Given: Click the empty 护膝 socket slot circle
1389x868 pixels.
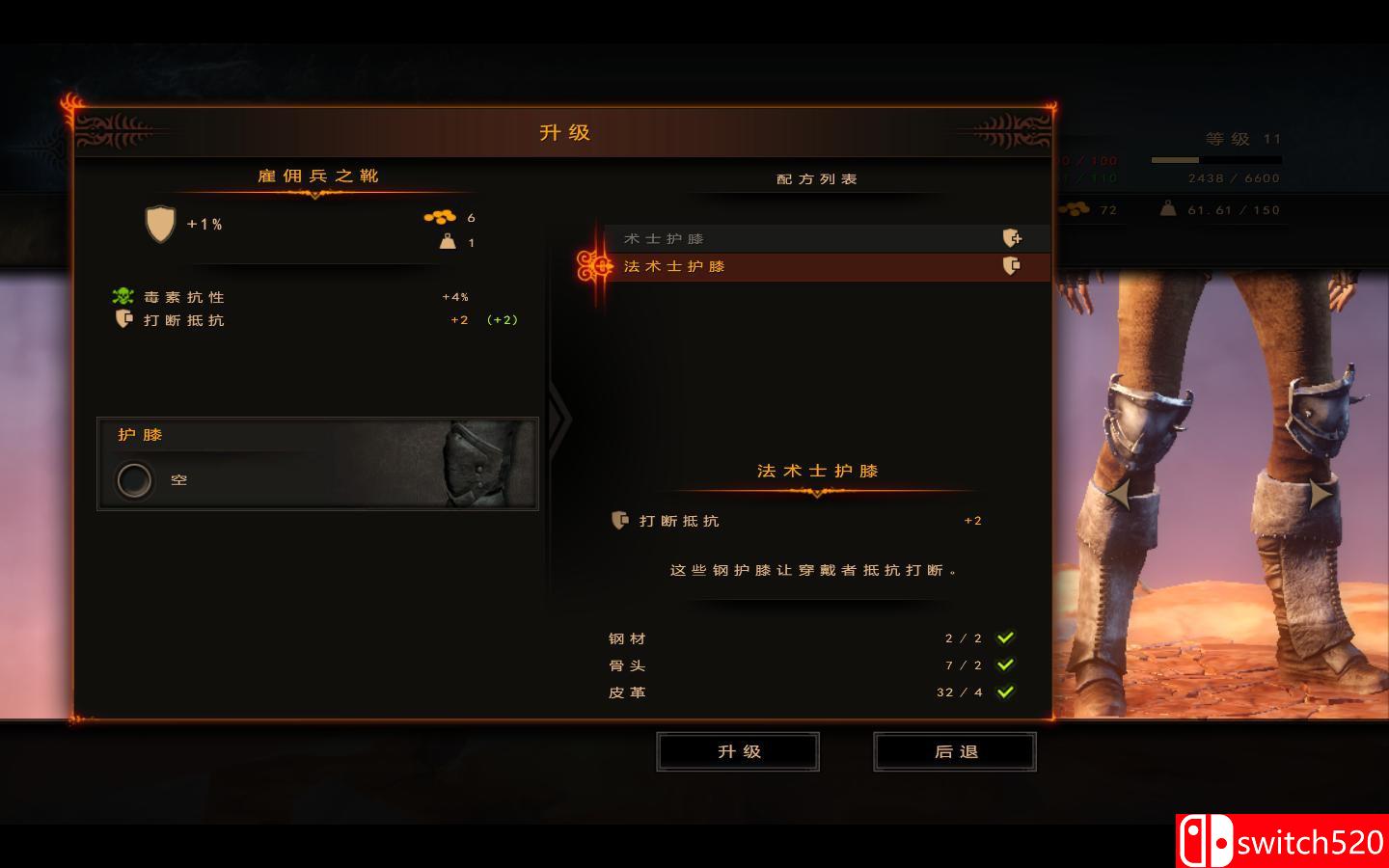Looking at the screenshot, I should pos(133,479).
